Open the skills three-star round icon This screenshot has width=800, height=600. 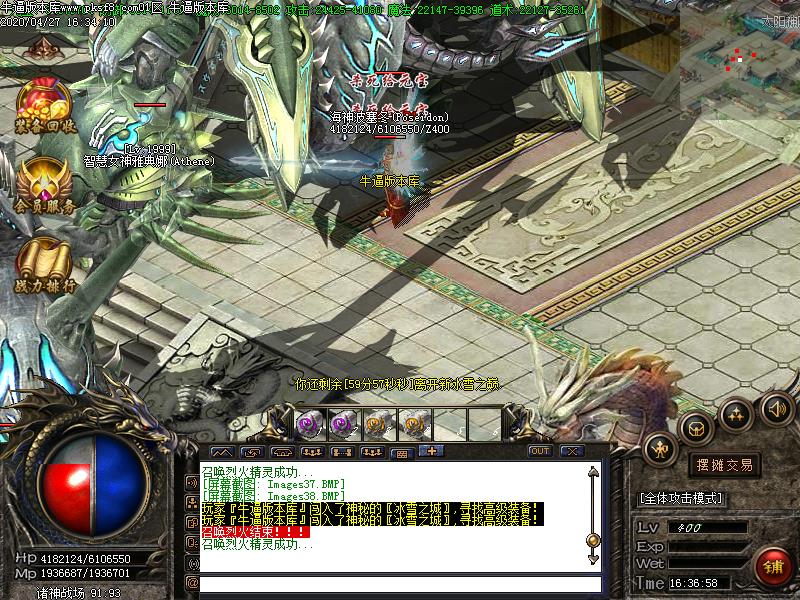[737, 414]
